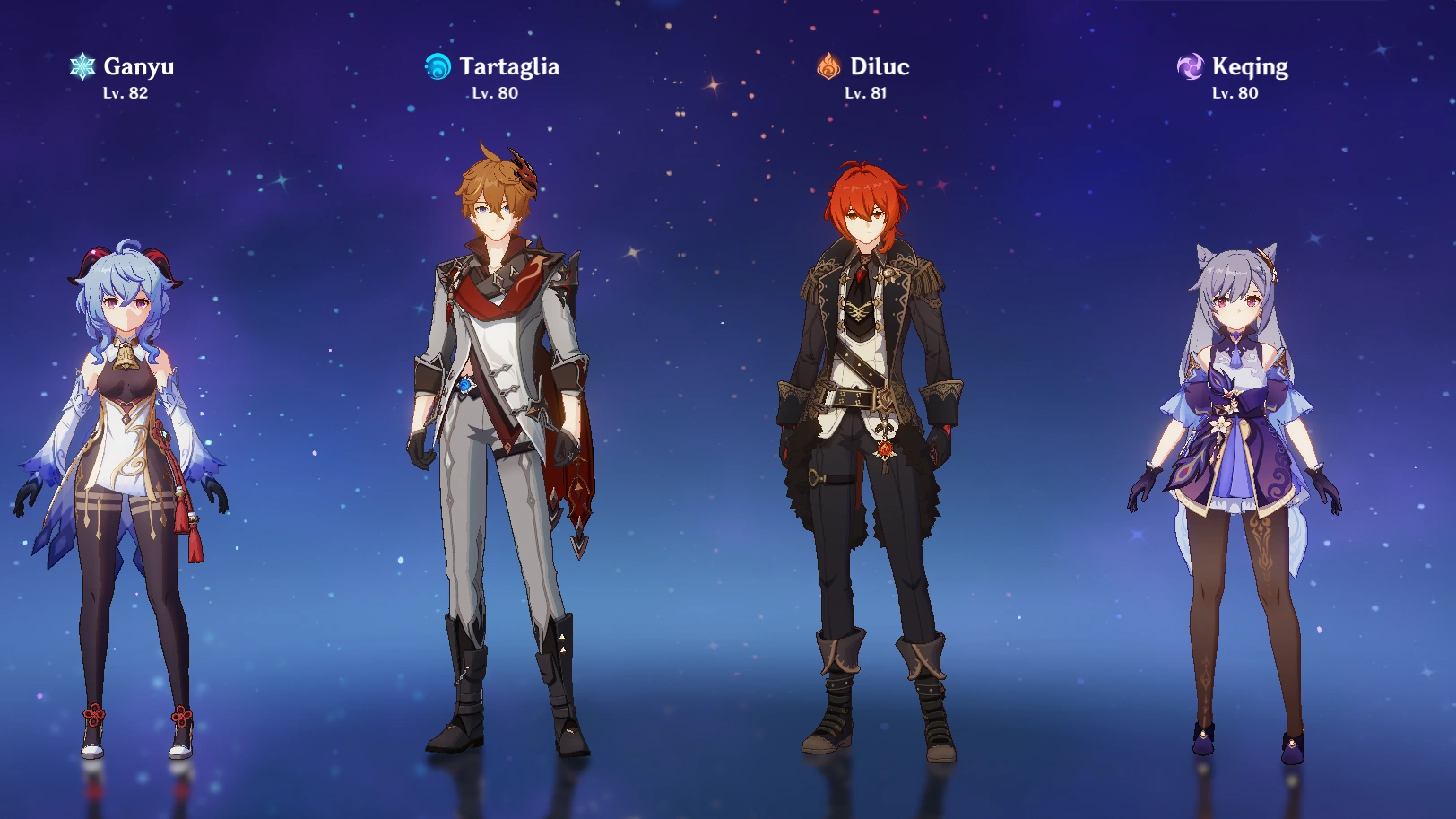This screenshot has height=819, width=1456.
Task: Click the name label Keqing
Action: pyautogui.click(x=1249, y=65)
